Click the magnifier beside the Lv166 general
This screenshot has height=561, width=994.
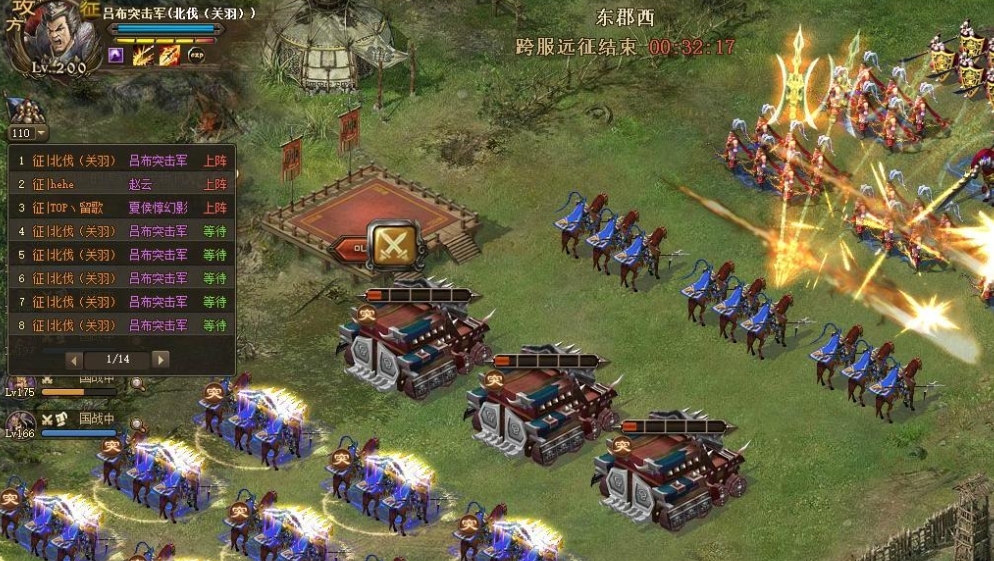tap(137, 426)
